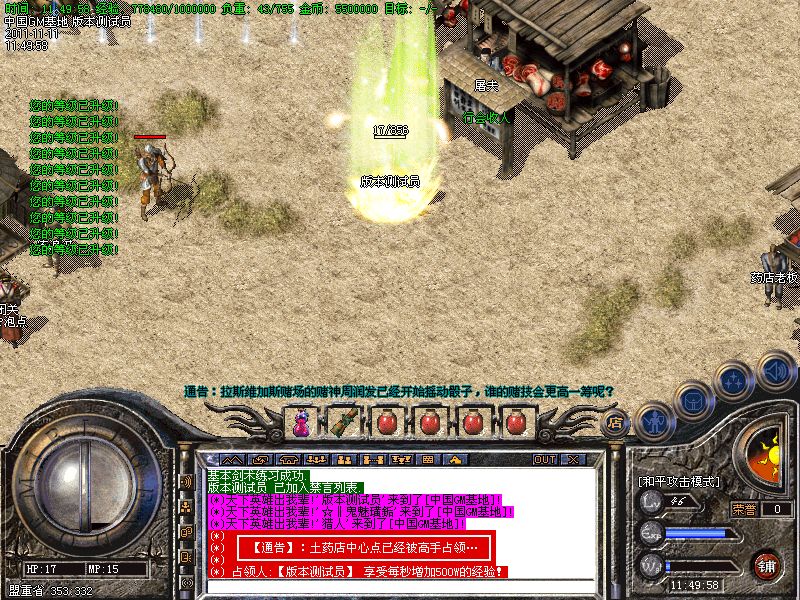Toggle the [和平攻击模式] attack mode label
The width and height of the screenshot is (800, 600).
click(679, 481)
